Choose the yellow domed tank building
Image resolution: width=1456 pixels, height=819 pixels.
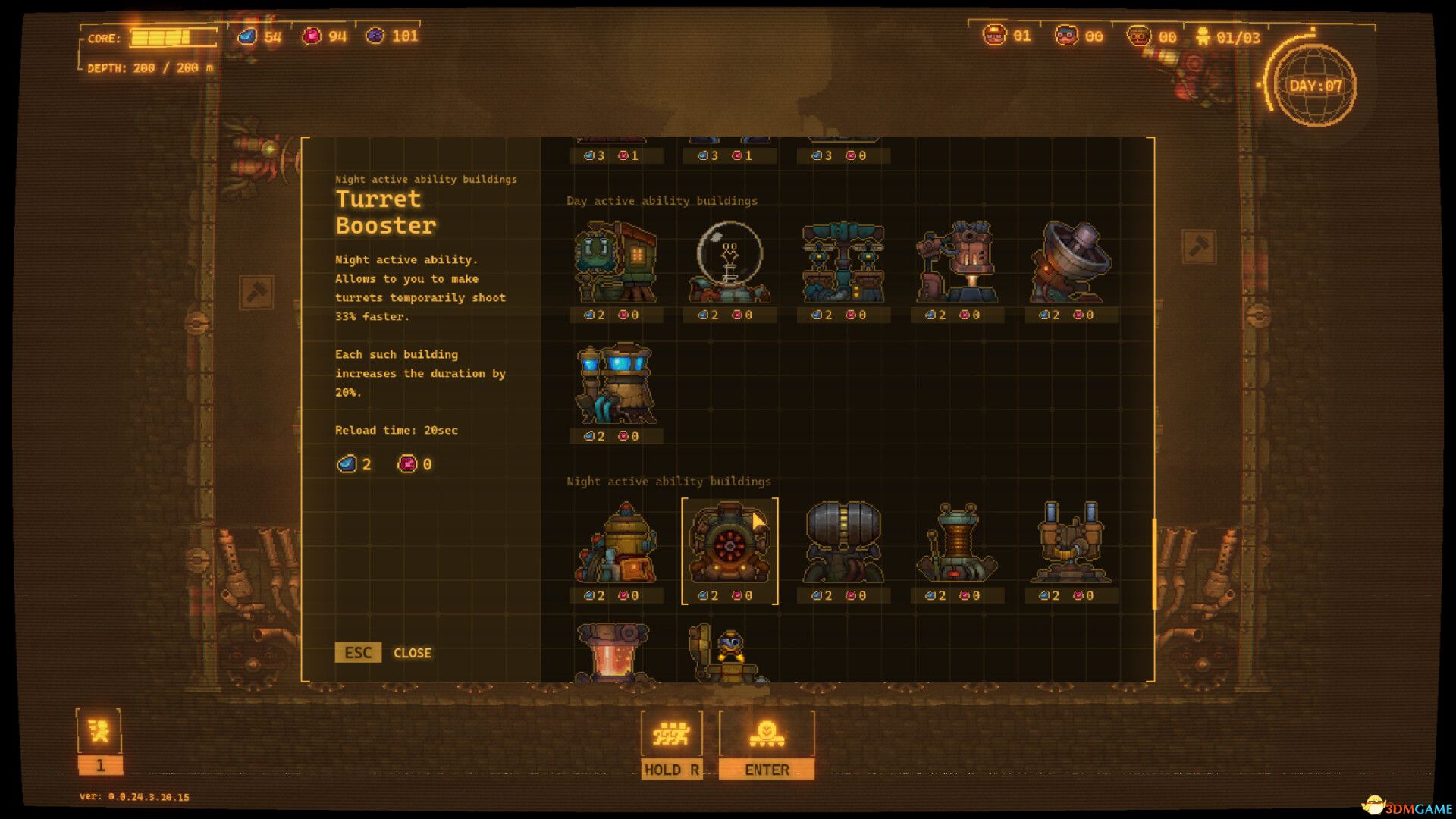[616, 544]
